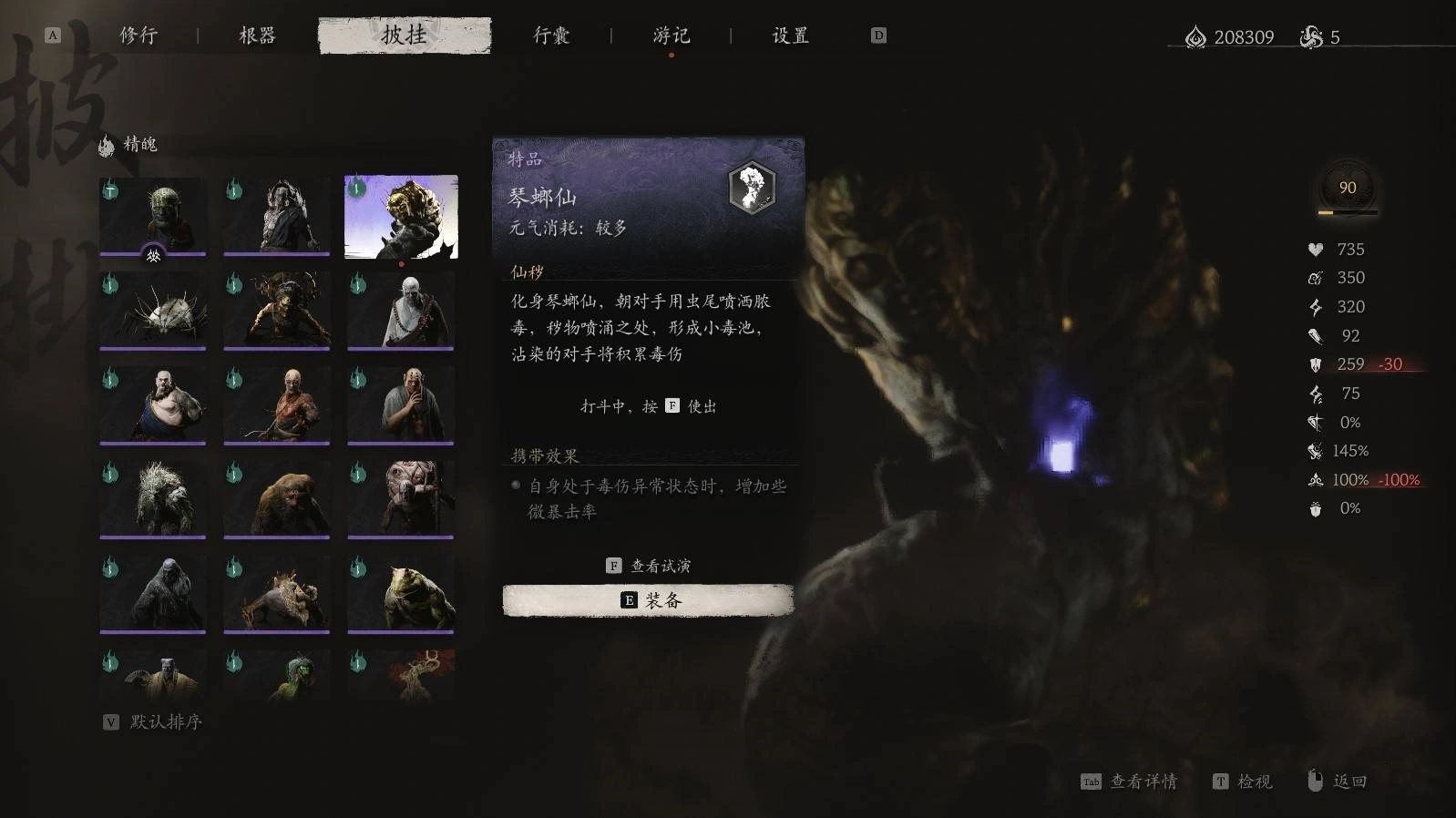Click the spirit essence icon beside 精魄 header
This screenshot has width=1456, height=818.
click(x=107, y=144)
